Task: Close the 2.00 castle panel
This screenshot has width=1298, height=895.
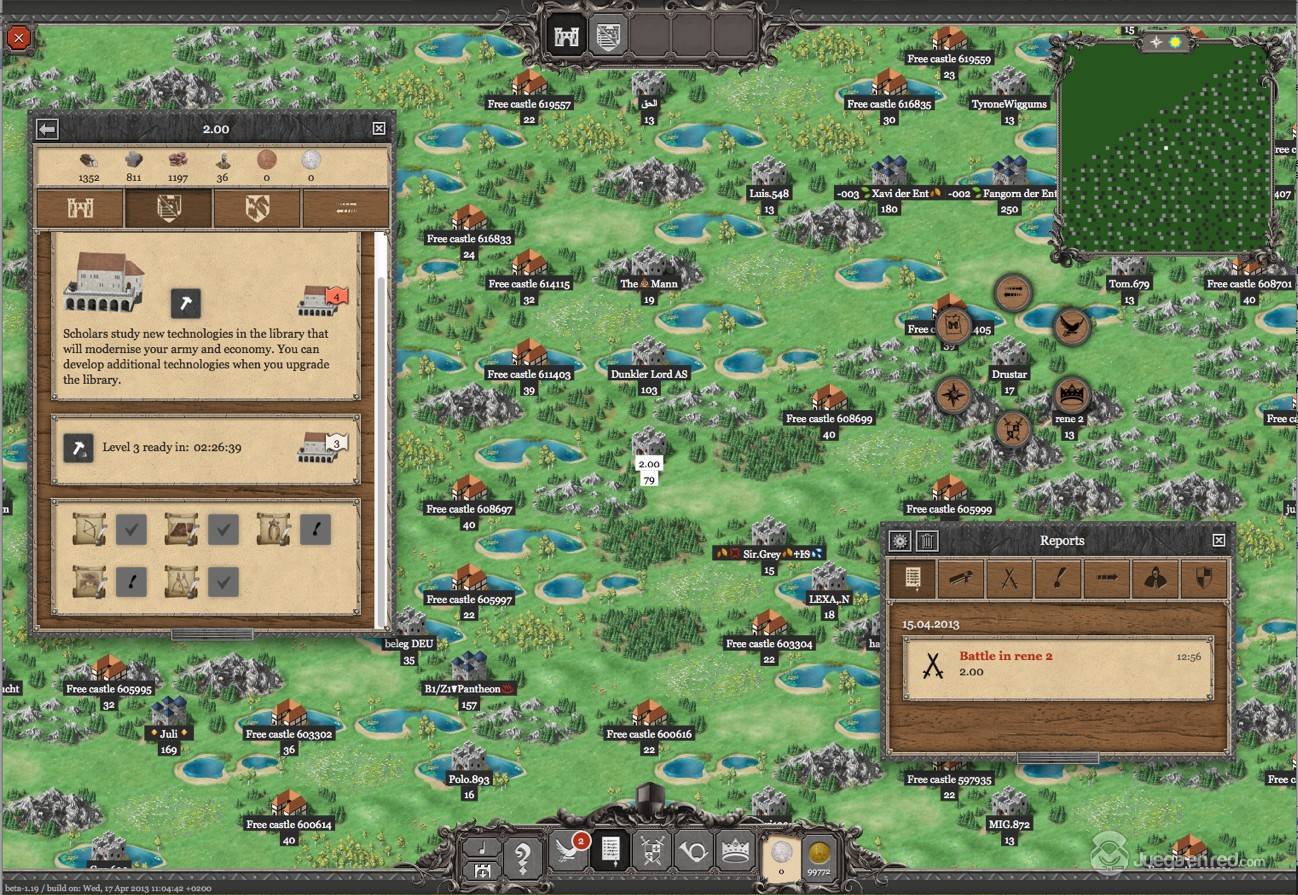Action: click(x=379, y=128)
